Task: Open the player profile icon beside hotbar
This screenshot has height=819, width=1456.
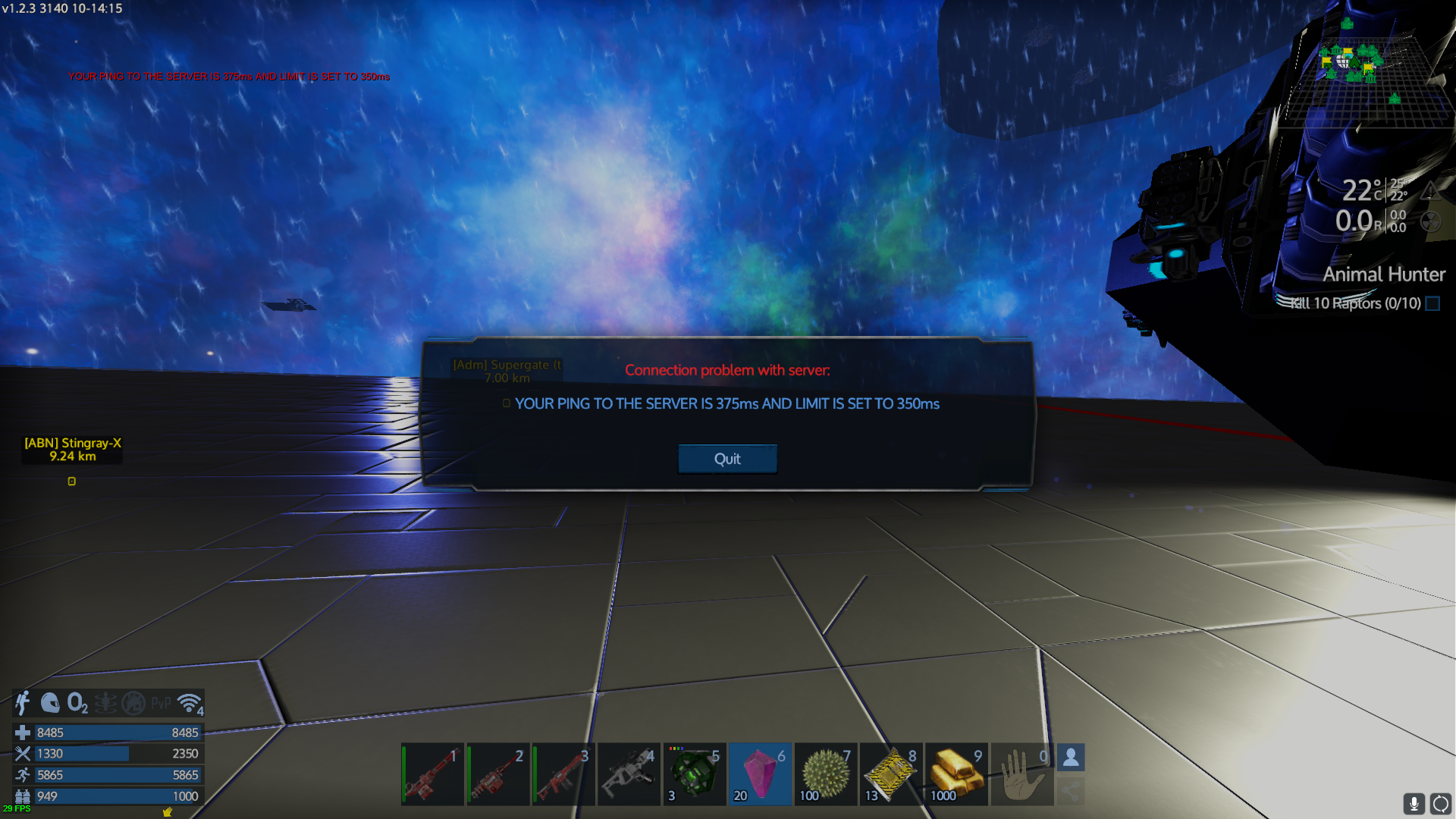Action: pos(1071,758)
